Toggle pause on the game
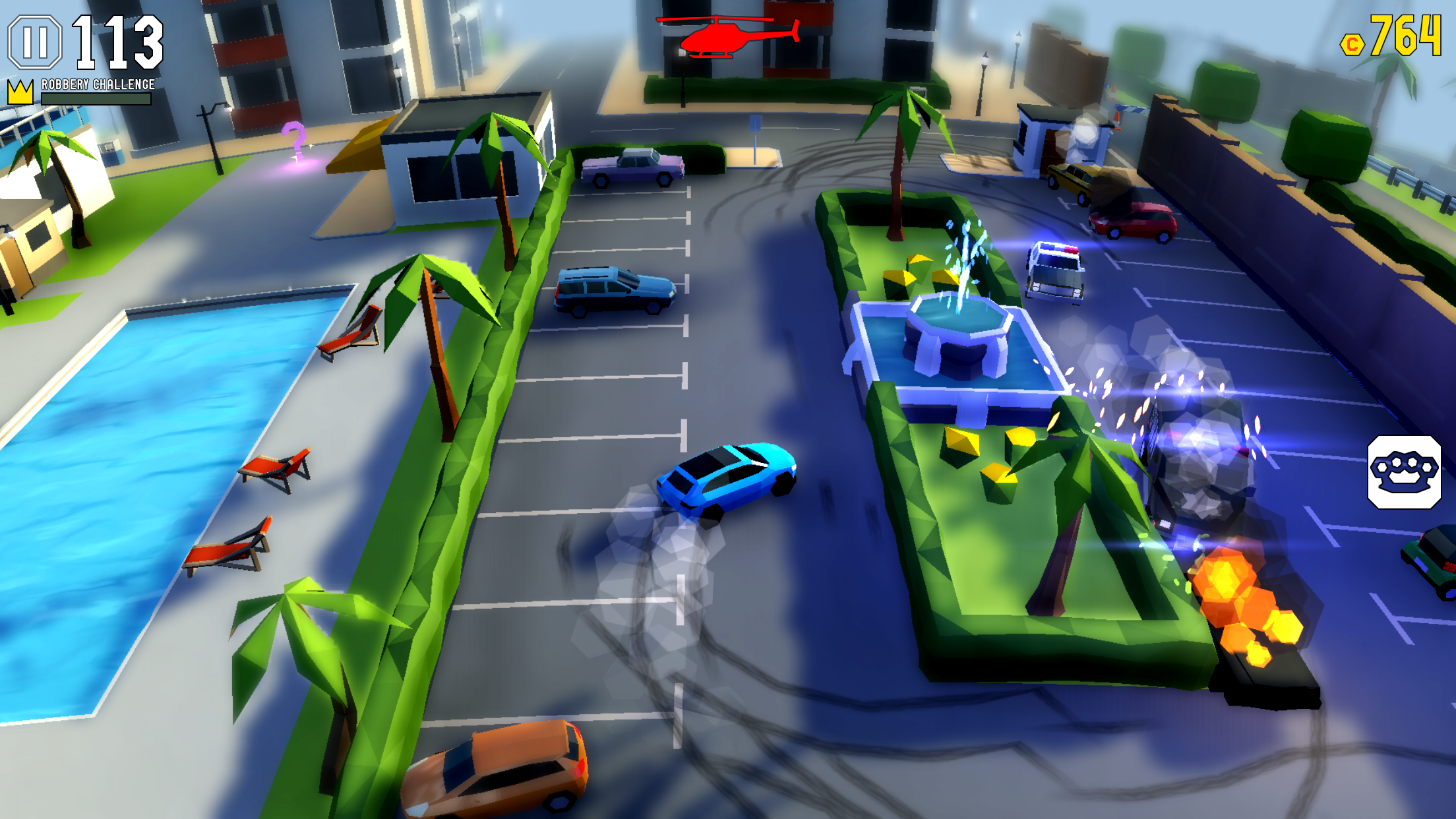Screen dimensions: 1456x819 (34, 42)
